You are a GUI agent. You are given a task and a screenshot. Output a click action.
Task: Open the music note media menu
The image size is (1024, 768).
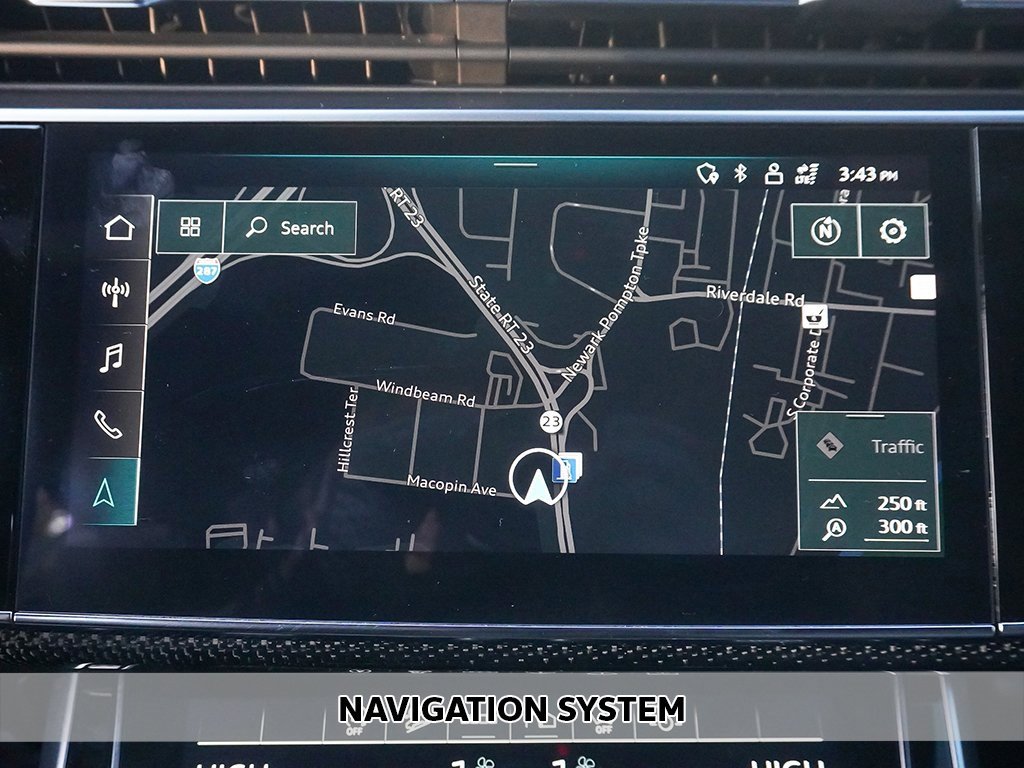tap(113, 357)
